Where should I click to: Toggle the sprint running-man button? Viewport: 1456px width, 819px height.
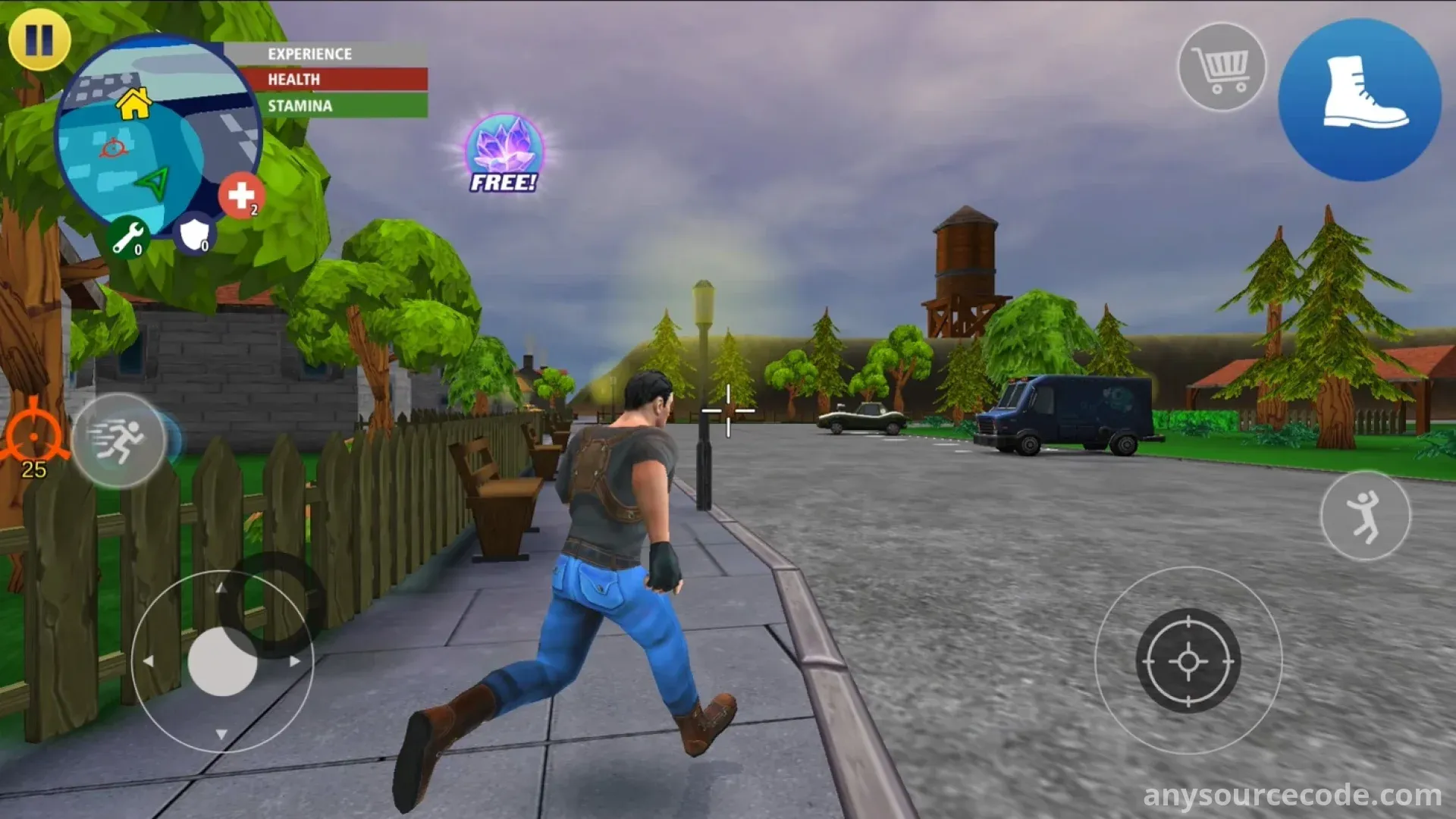[x=119, y=440]
